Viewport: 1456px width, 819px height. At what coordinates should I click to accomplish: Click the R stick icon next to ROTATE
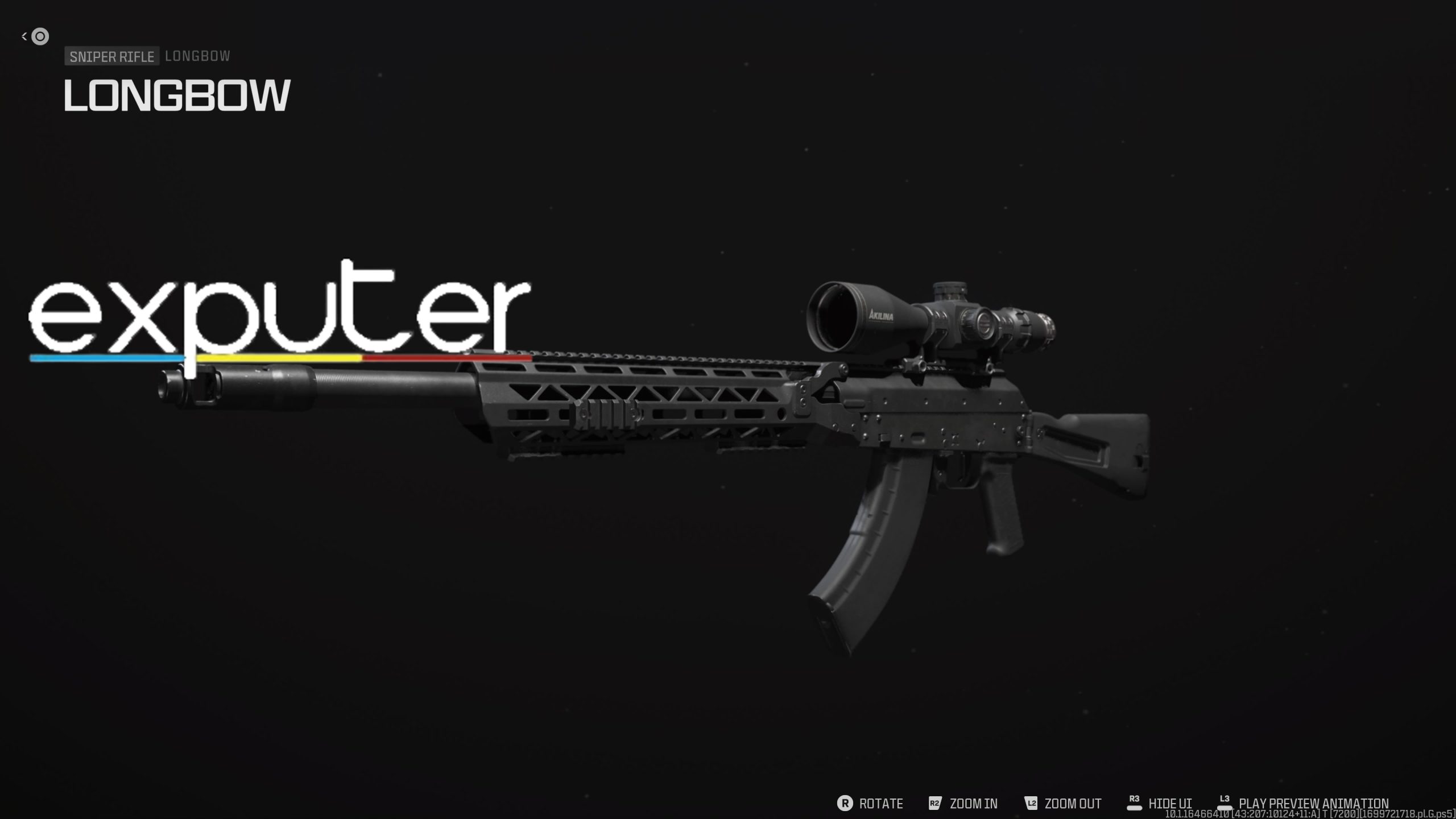click(x=847, y=804)
